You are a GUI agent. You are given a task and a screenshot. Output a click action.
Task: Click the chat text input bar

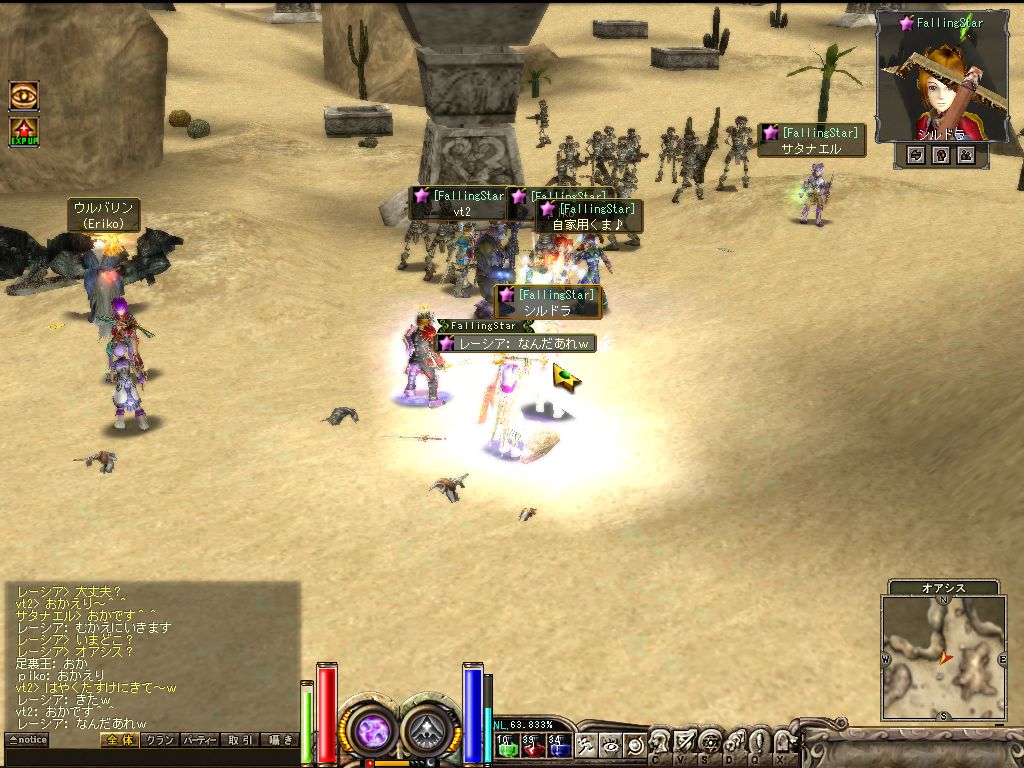(150, 758)
